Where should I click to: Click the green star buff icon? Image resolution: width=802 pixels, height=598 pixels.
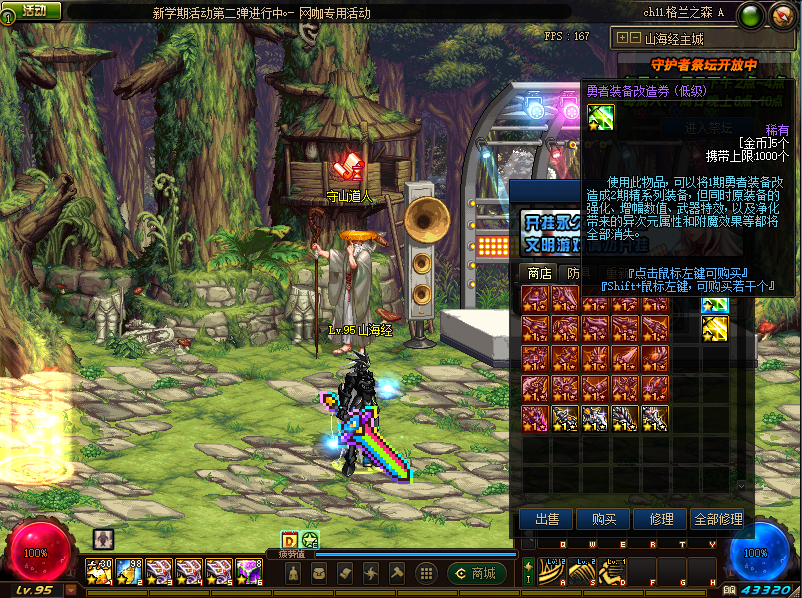click(310, 540)
